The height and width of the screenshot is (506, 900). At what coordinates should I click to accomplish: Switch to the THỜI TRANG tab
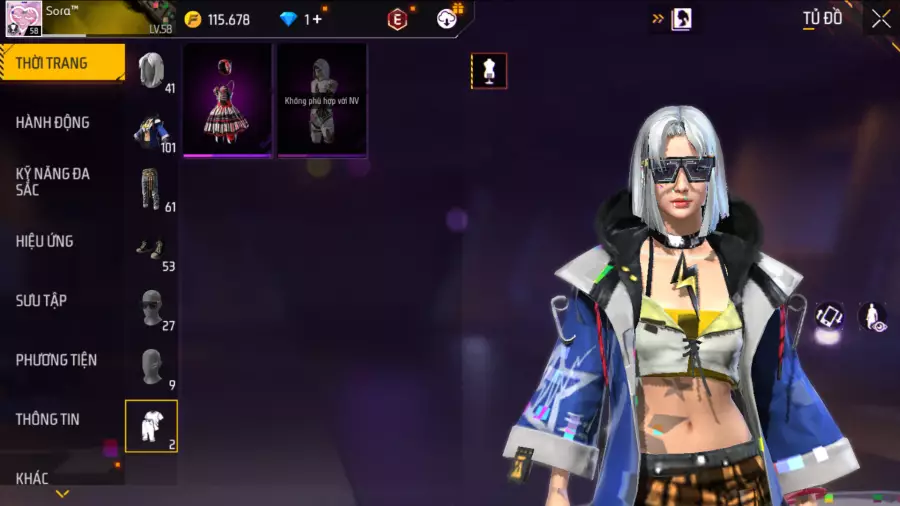[x=60, y=63]
